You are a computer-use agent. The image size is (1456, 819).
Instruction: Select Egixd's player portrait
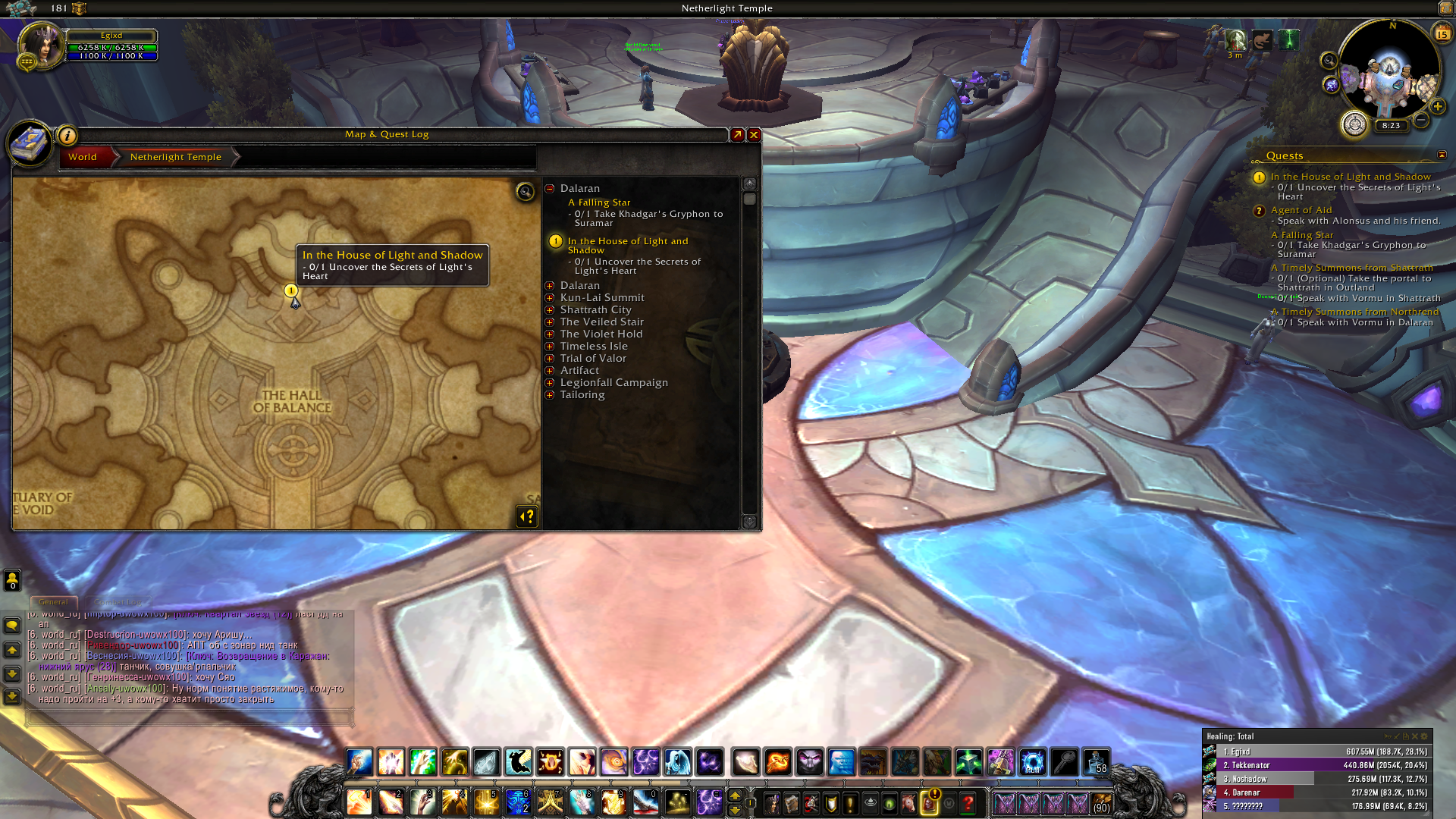click(41, 45)
